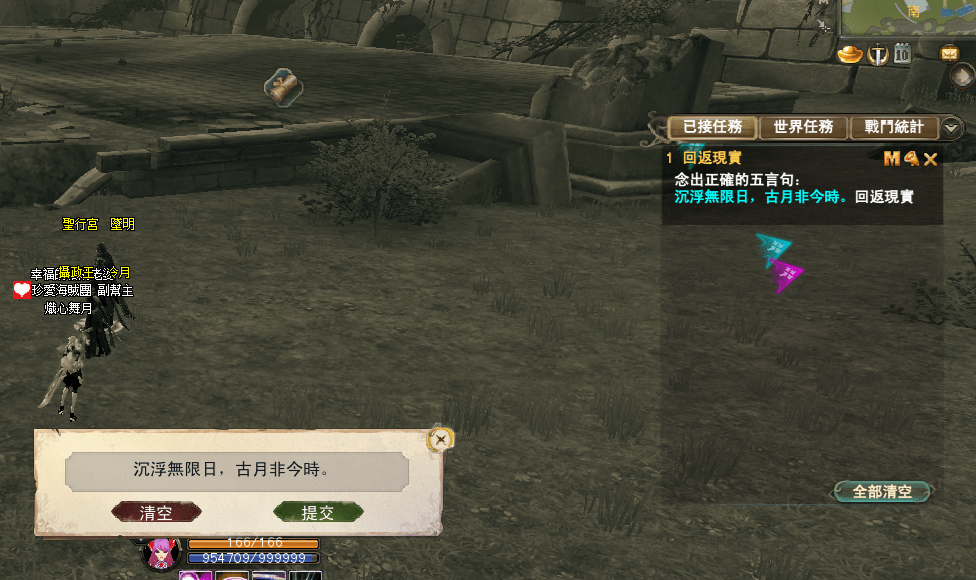Select the 回返現實 quest title

712,158
